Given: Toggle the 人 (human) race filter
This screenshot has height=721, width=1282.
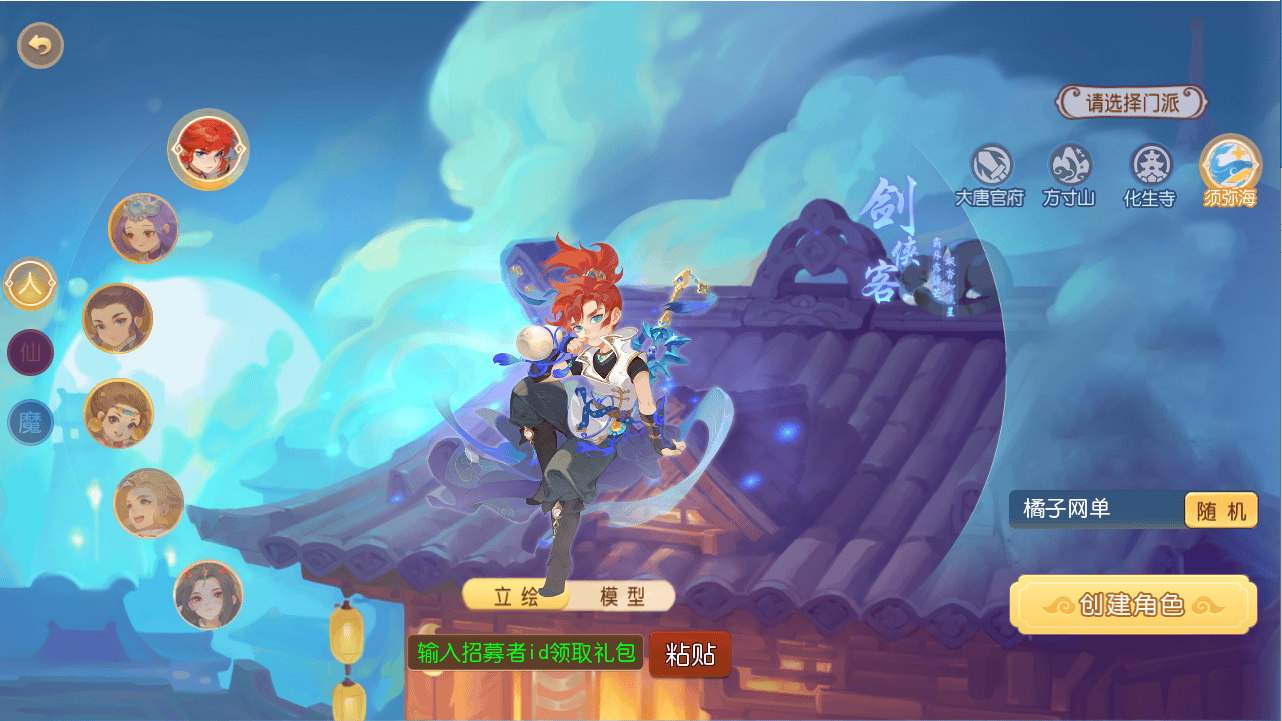Looking at the screenshot, I should pos(30,283).
